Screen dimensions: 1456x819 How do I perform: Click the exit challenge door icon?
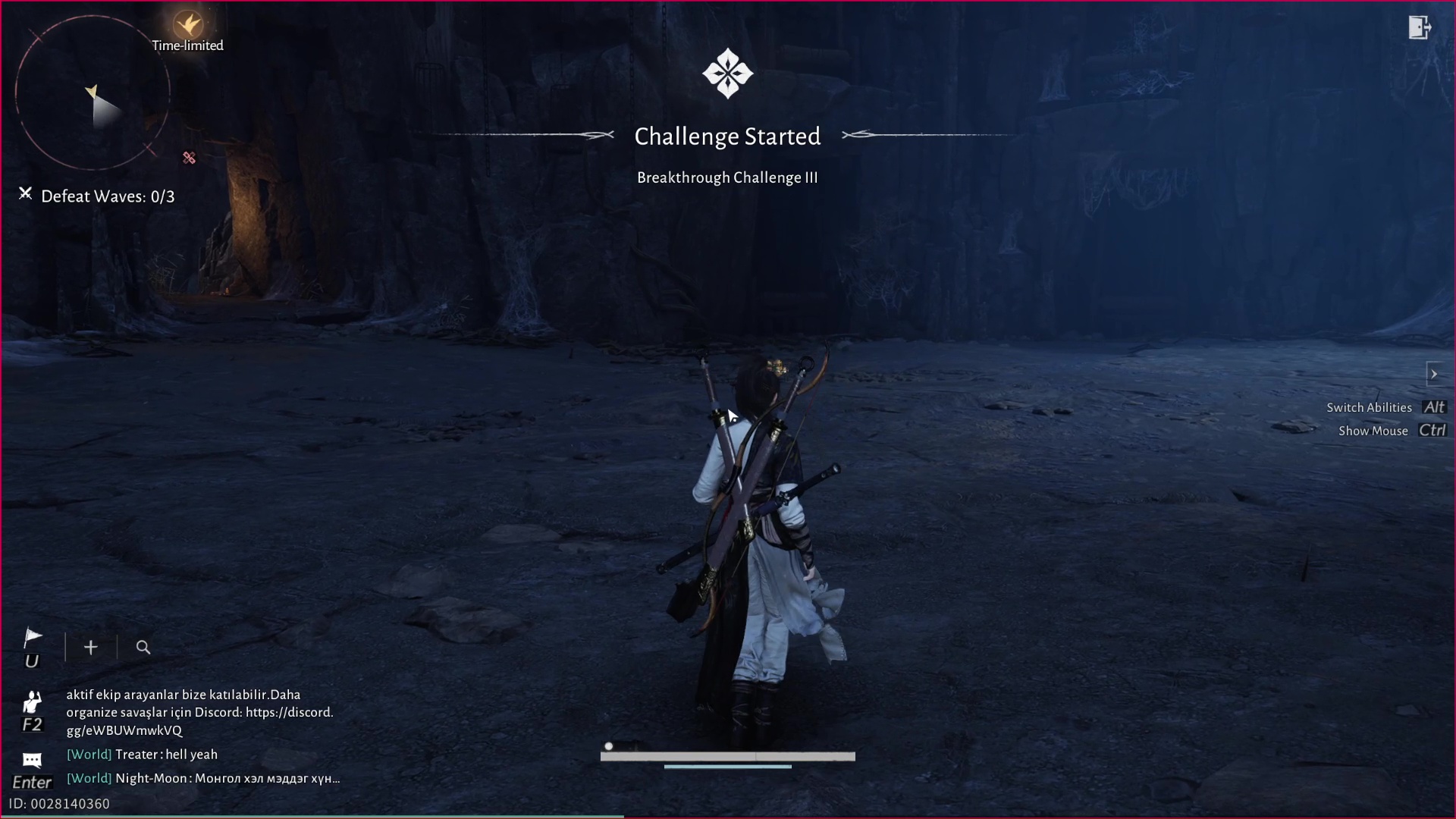coord(1419,28)
